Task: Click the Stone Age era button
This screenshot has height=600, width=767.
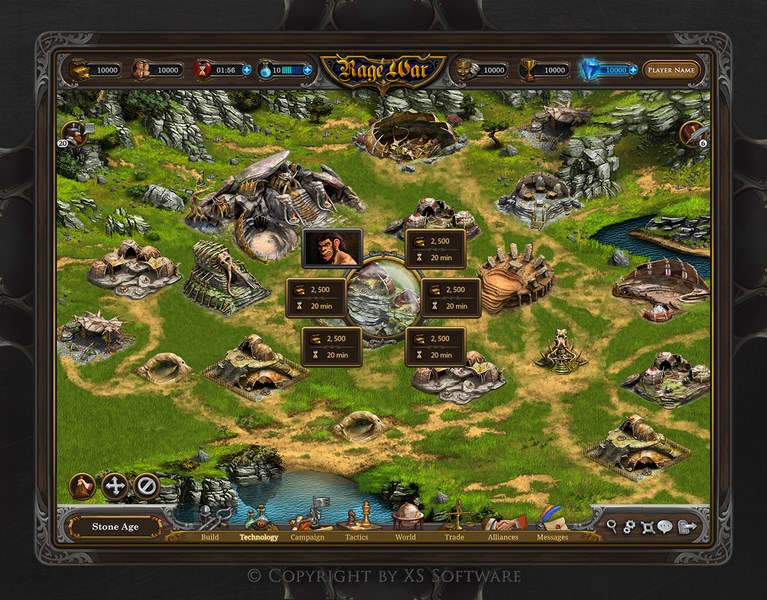Action: click(116, 527)
